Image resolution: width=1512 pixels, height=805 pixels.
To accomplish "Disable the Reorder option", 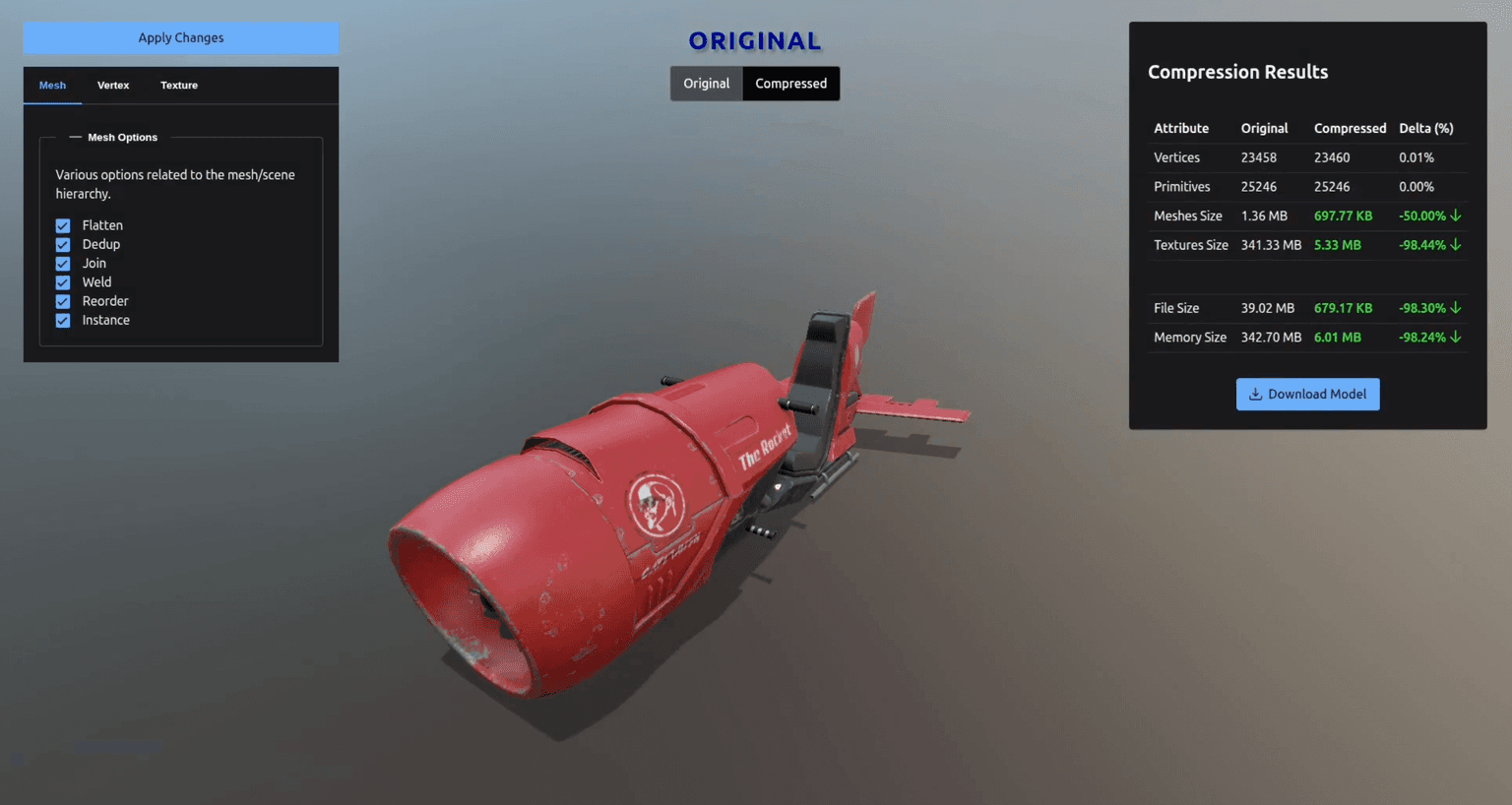I will tap(63, 300).
